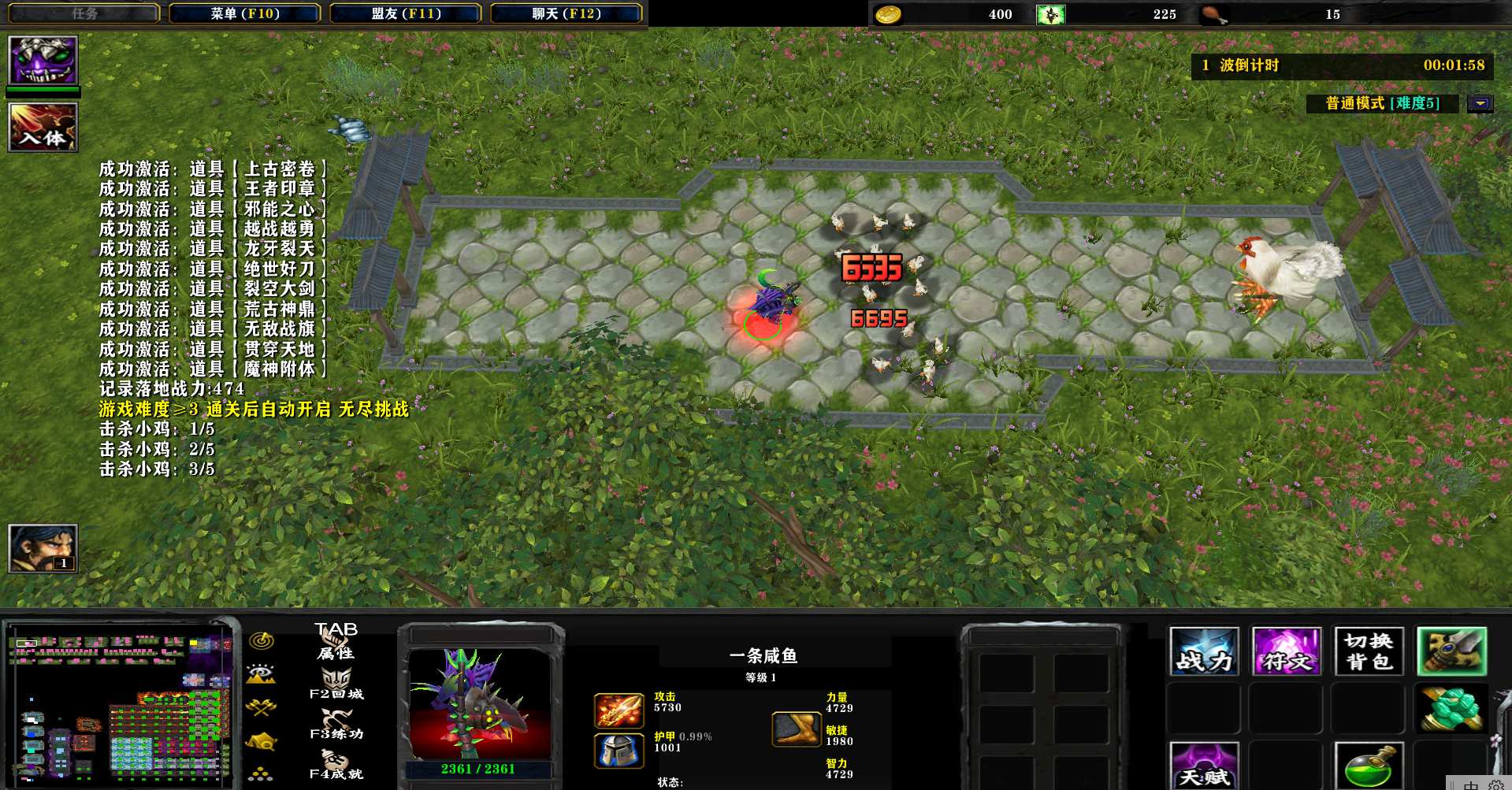The image size is (1512, 790).
Task: Open the 天赋 talent ability
Action: 1204,766
